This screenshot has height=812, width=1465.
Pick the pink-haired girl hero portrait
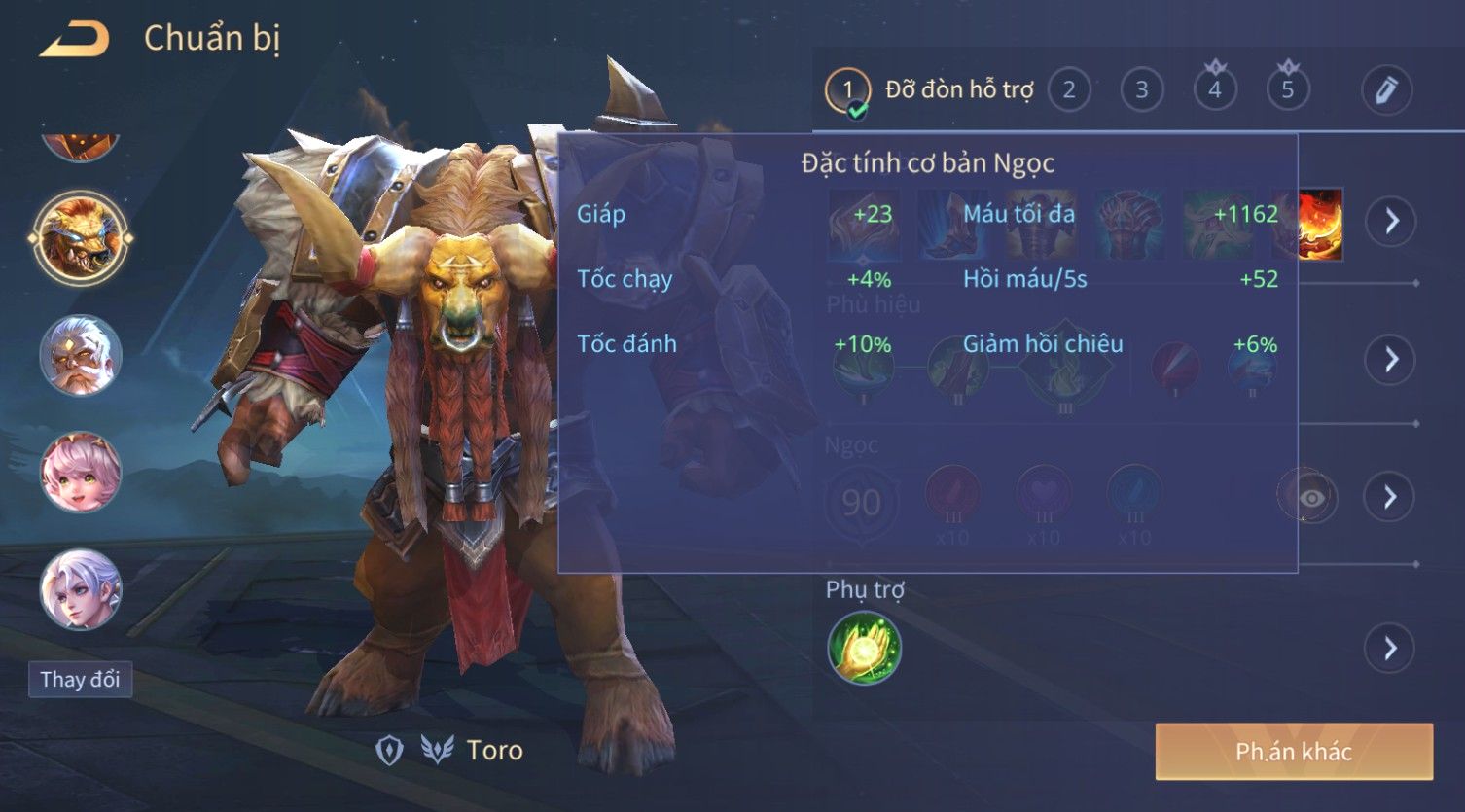click(81, 473)
